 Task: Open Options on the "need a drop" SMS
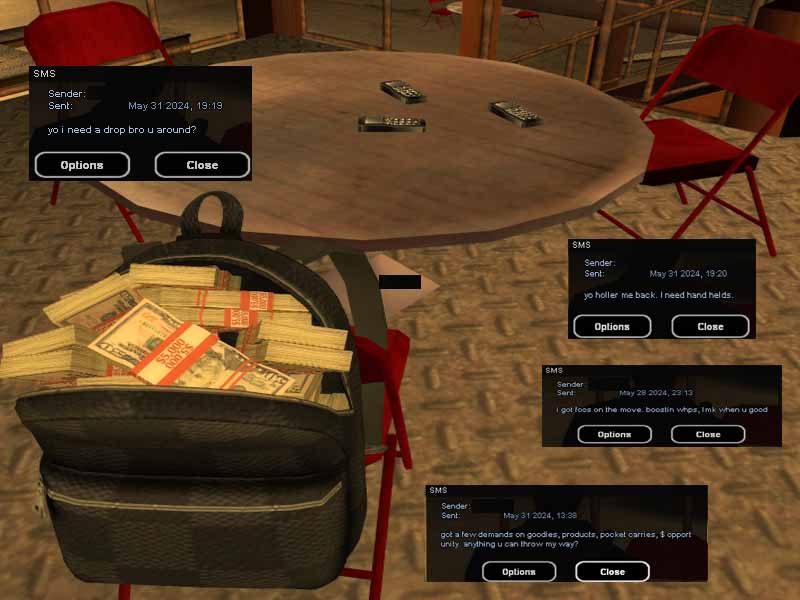[x=82, y=165]
